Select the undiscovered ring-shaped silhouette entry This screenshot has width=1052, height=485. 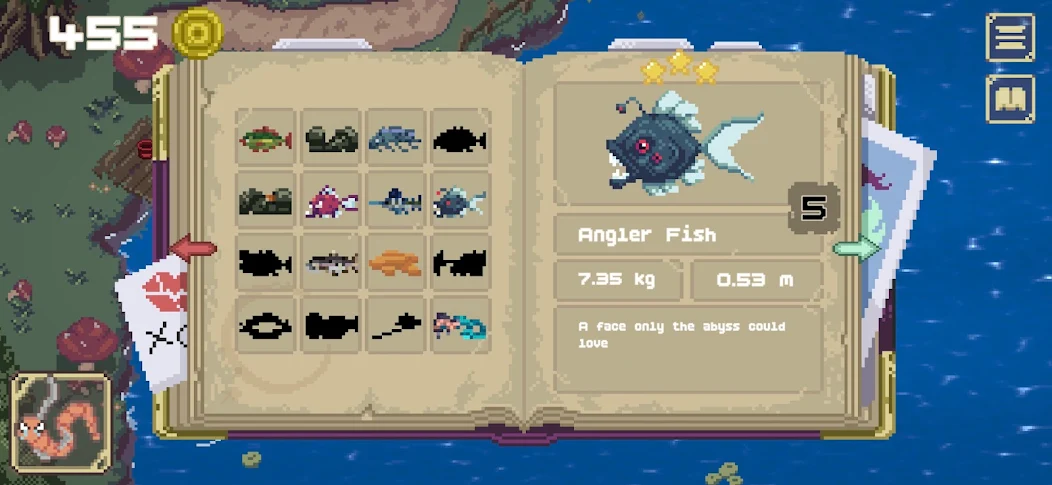coord(266,325)
